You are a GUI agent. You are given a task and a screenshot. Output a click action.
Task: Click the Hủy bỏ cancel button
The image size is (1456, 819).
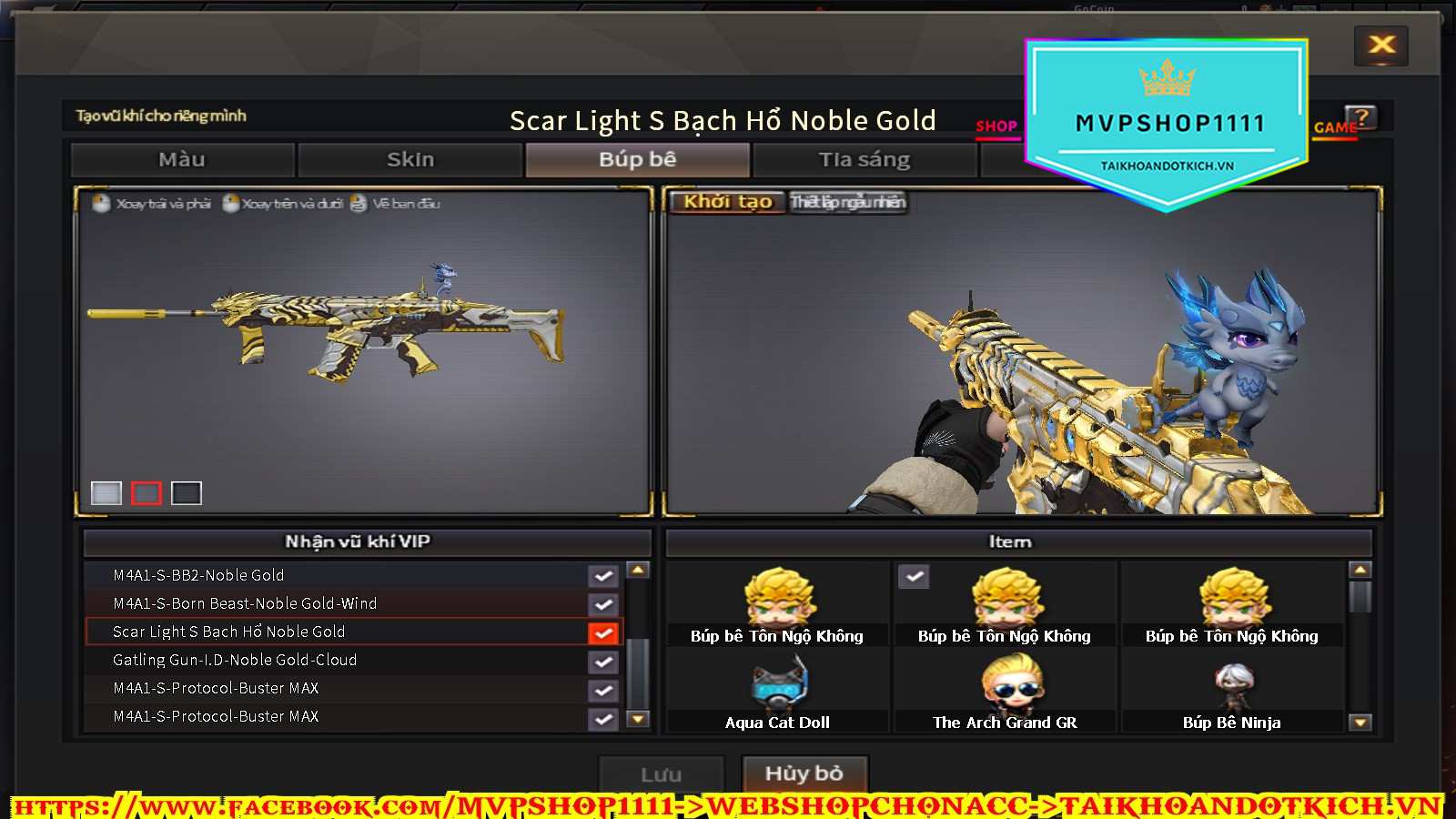click(804, 773)
